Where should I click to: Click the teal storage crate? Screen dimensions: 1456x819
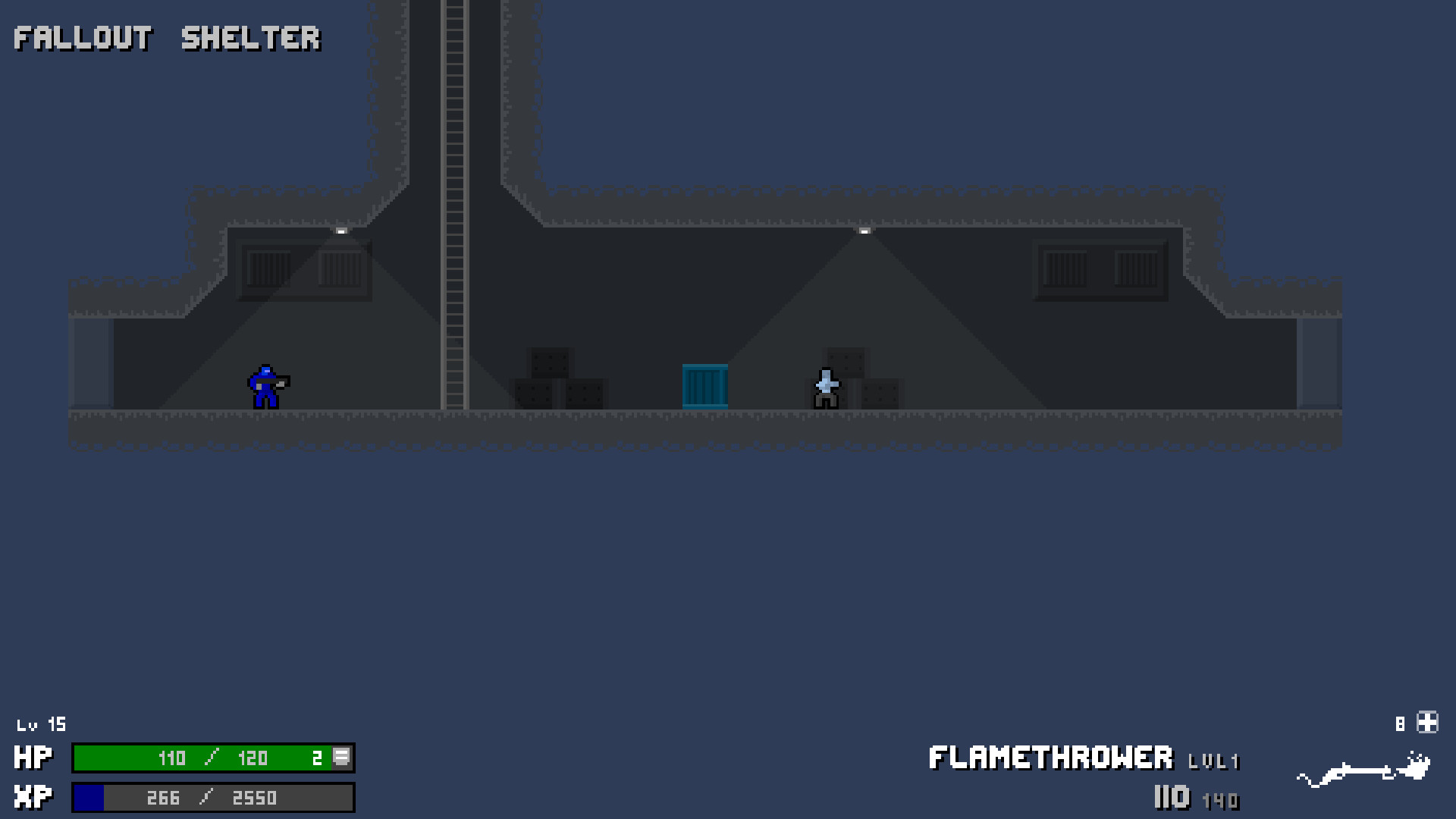pyautogui.click(x=705, y=387)
